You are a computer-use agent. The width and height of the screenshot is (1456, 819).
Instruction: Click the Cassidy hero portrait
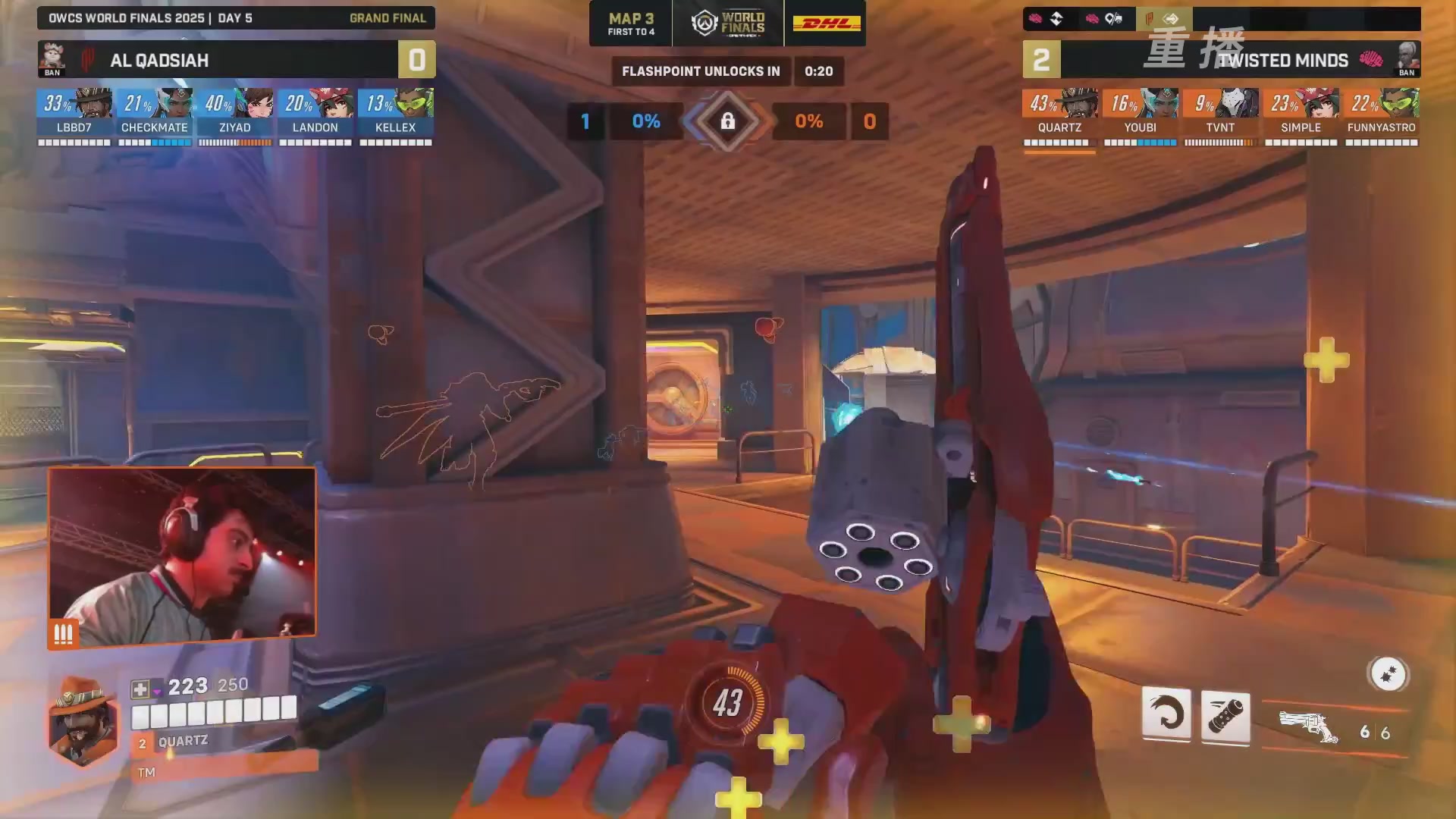pyautogui.click(x=83, y=722)
